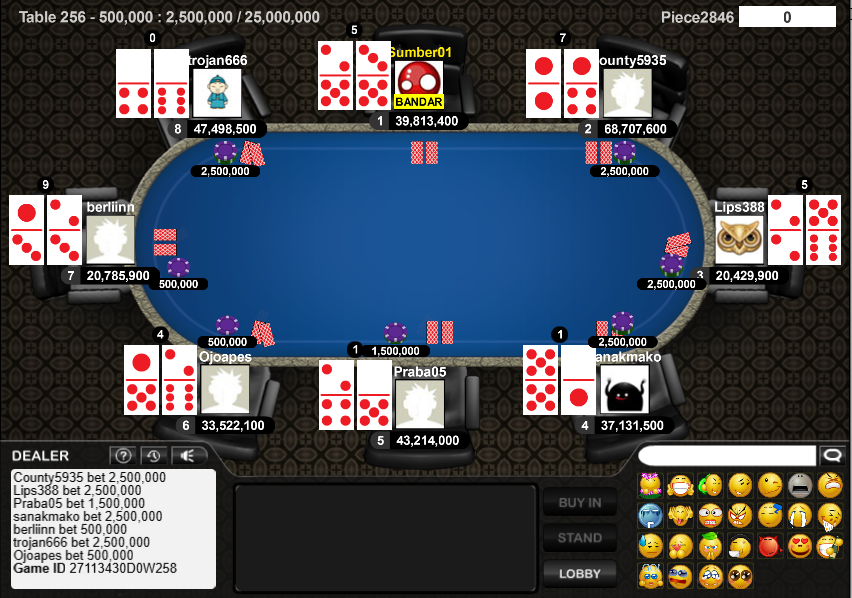Choose the frozen blue face emoji
Screen dimensions: 852x598
pos(650,516)
